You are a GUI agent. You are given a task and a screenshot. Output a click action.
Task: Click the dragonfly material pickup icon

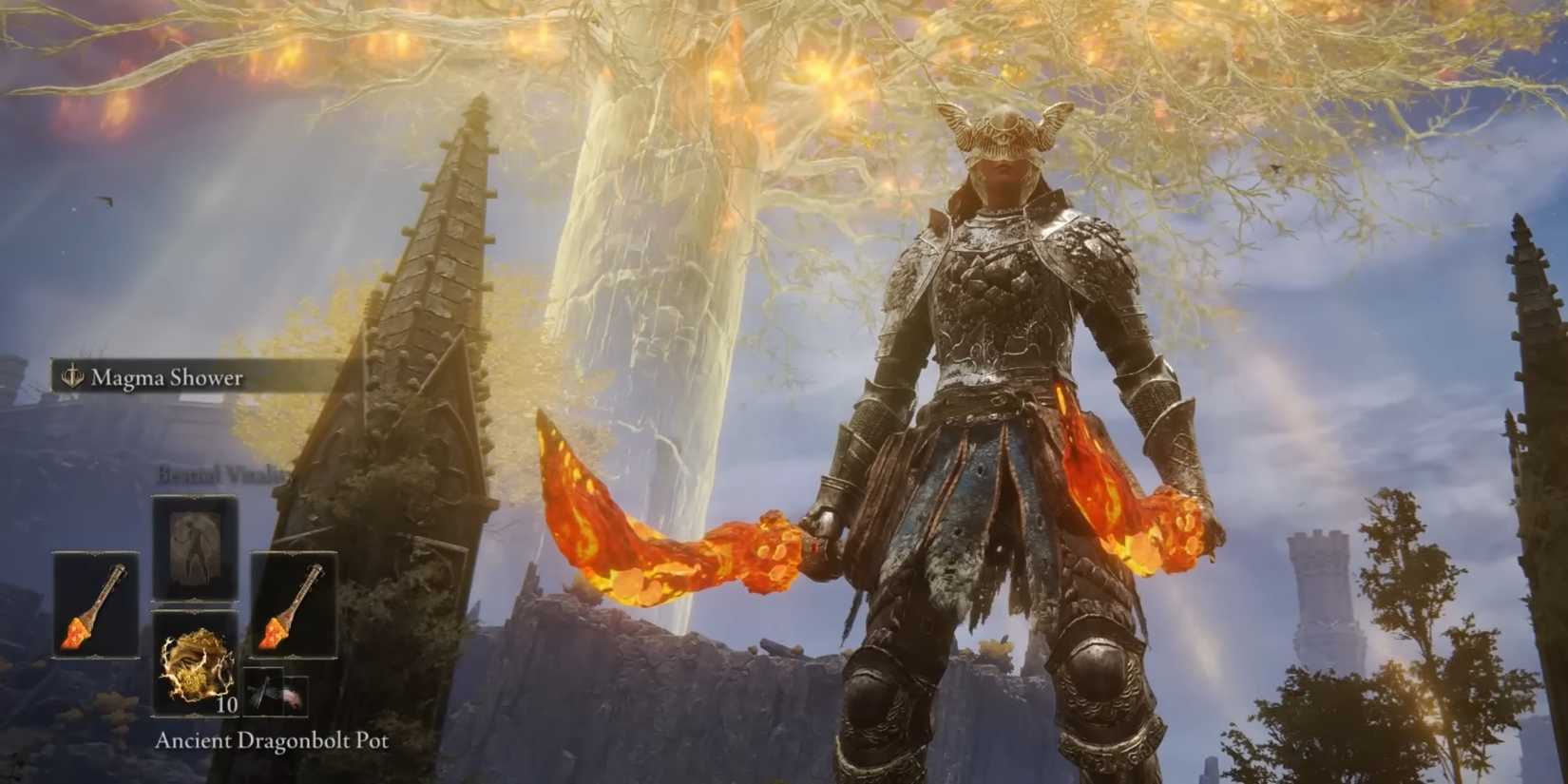point(263,692)
